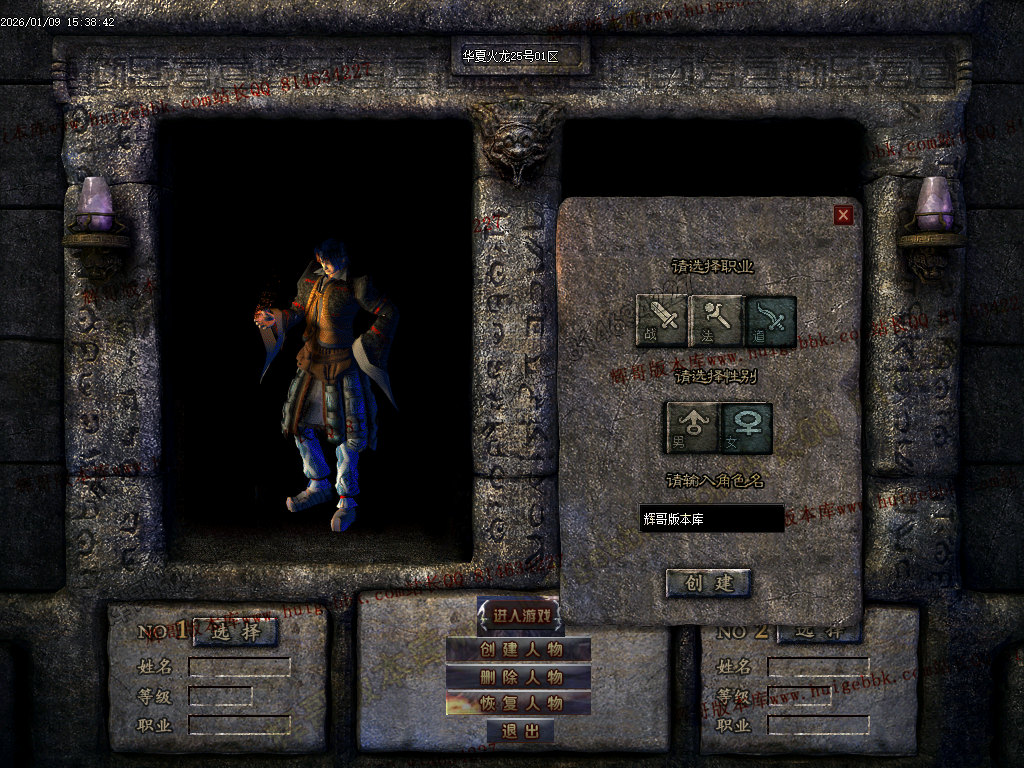Choose 删除人物 delete character option
This screenshot has height=768, width=1024.
coord(519,677)
